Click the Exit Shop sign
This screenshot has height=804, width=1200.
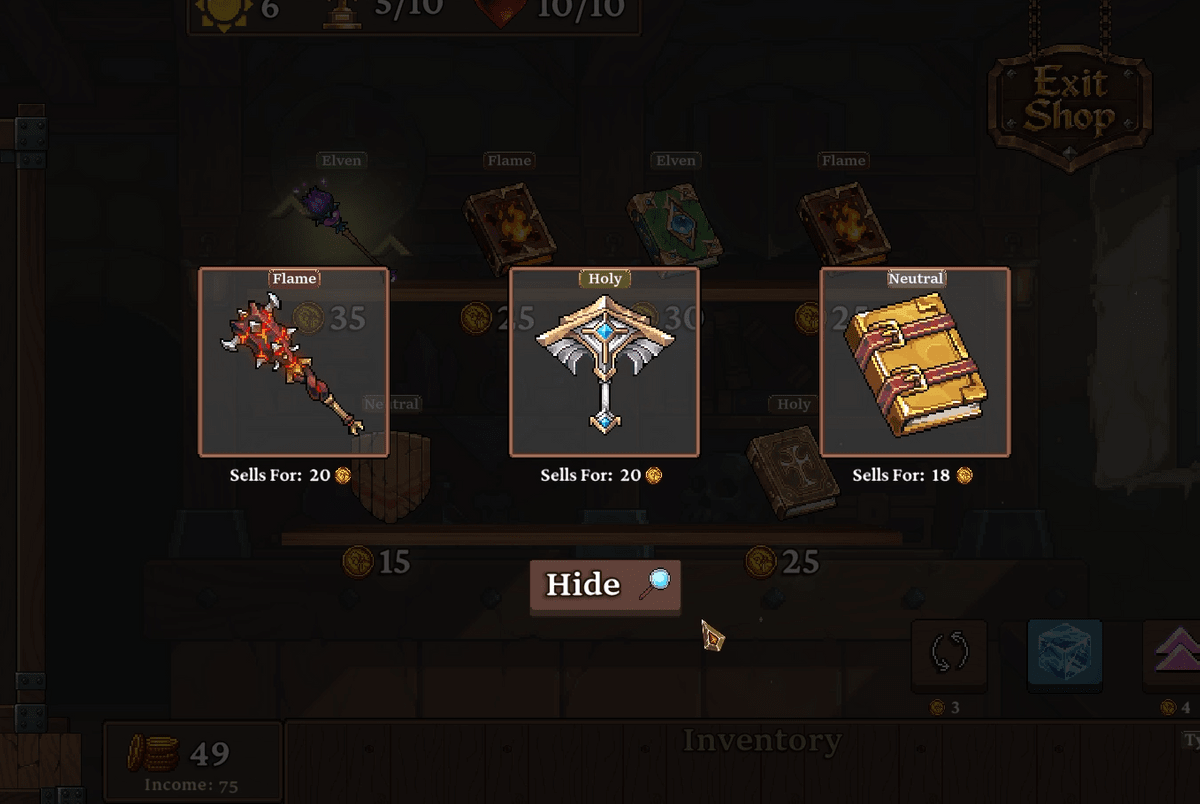pos(1069,102)
